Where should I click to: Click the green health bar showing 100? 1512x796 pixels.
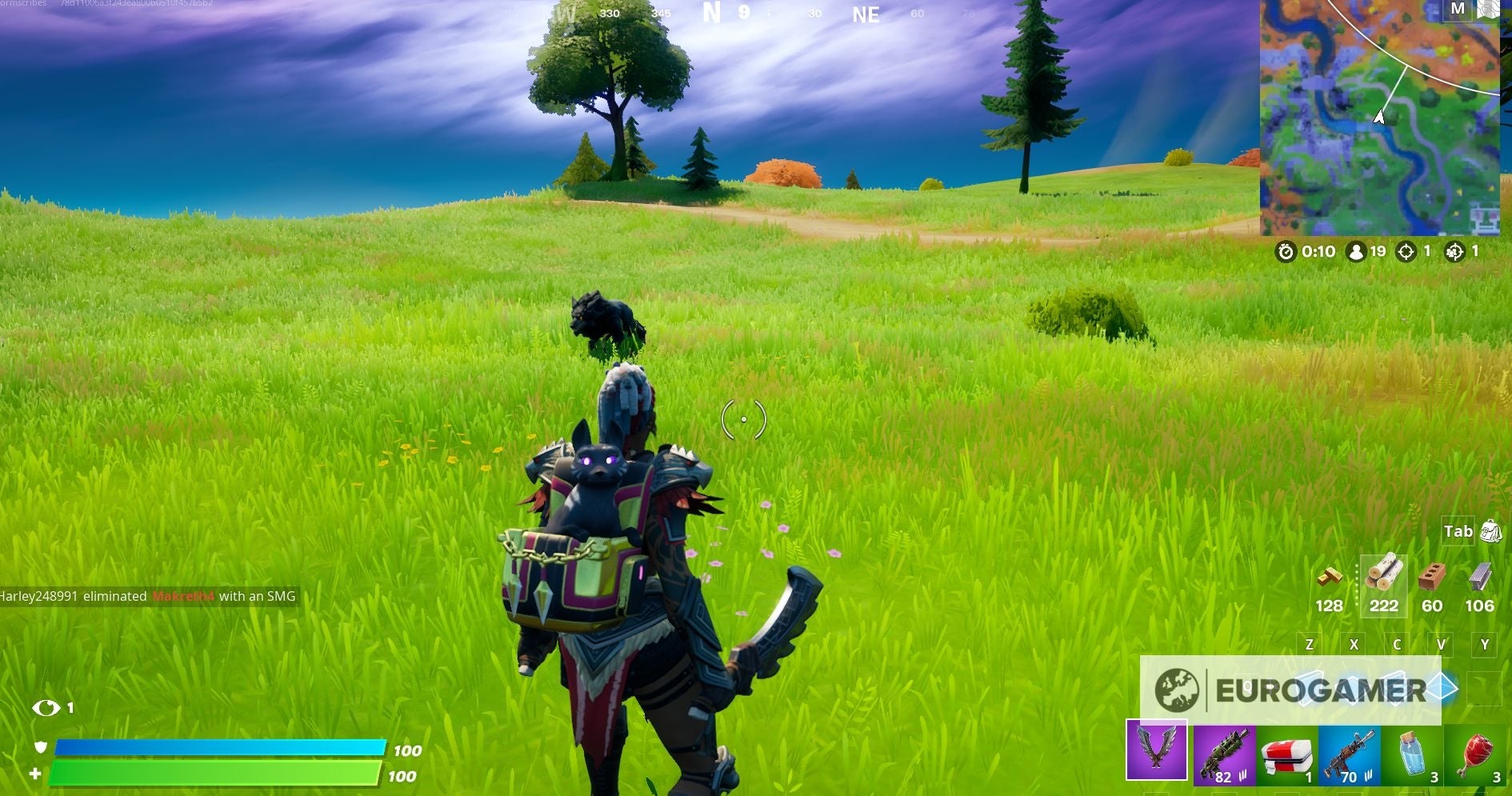coord(216,775)
